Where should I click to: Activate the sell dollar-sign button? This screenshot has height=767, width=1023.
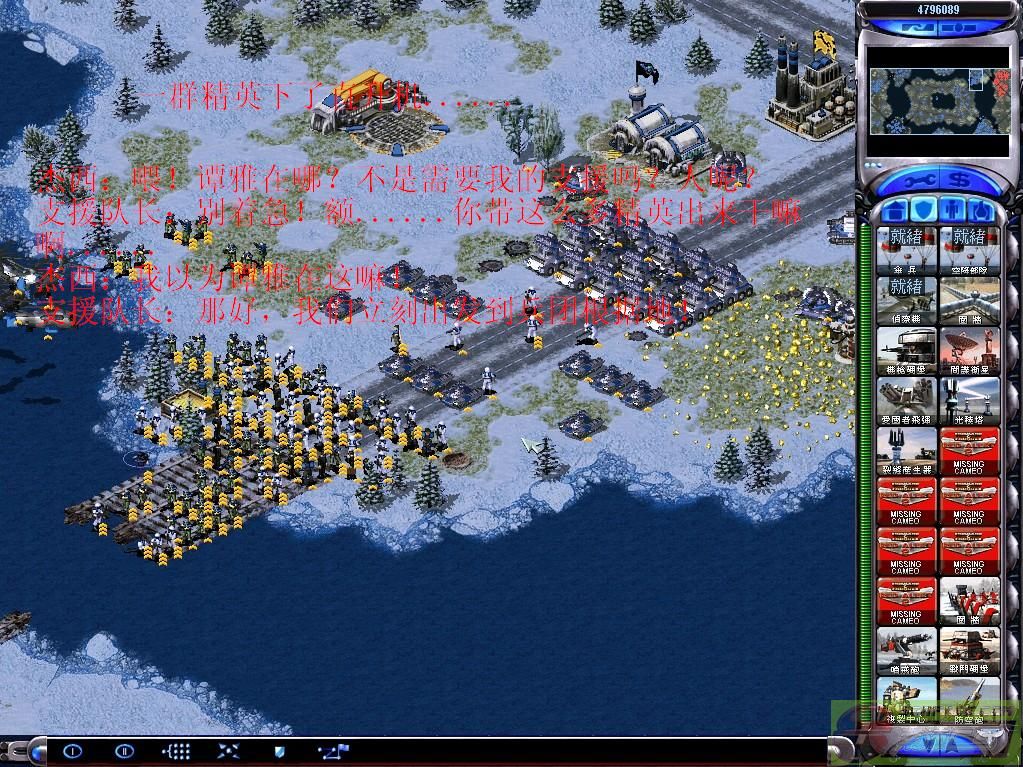[x=956, y=182]
